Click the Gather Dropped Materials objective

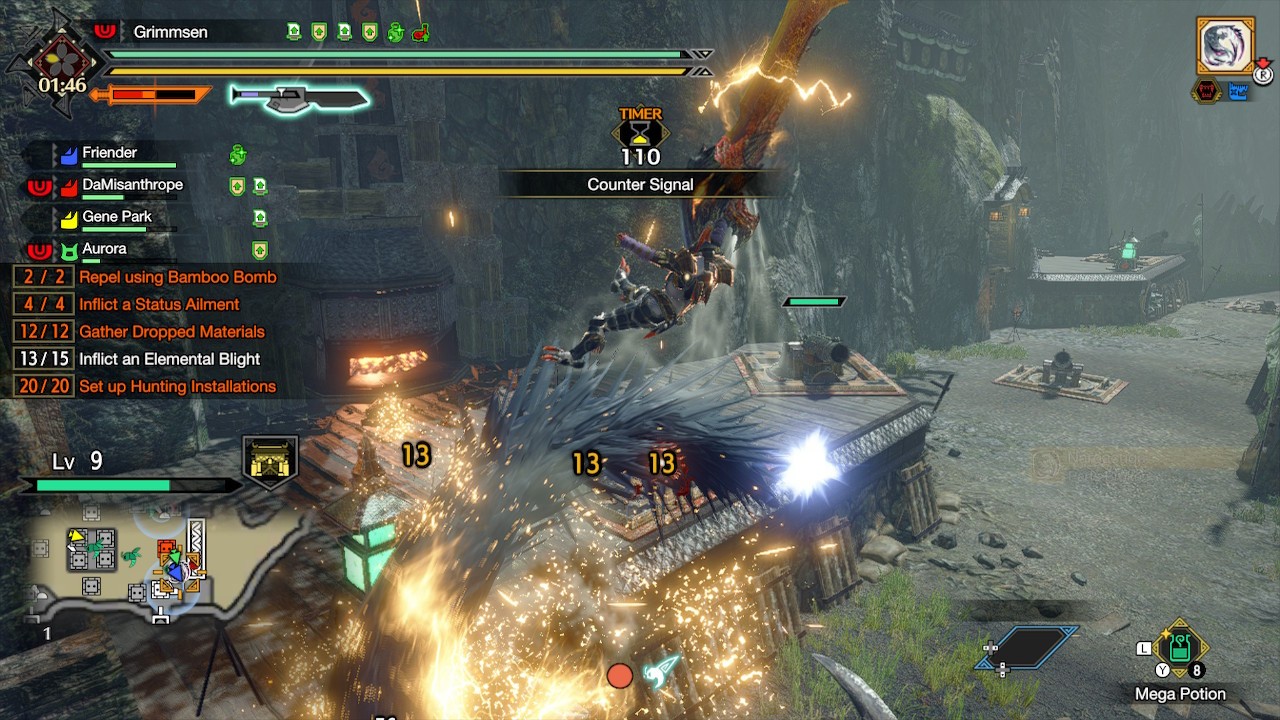tap(171, 331)
